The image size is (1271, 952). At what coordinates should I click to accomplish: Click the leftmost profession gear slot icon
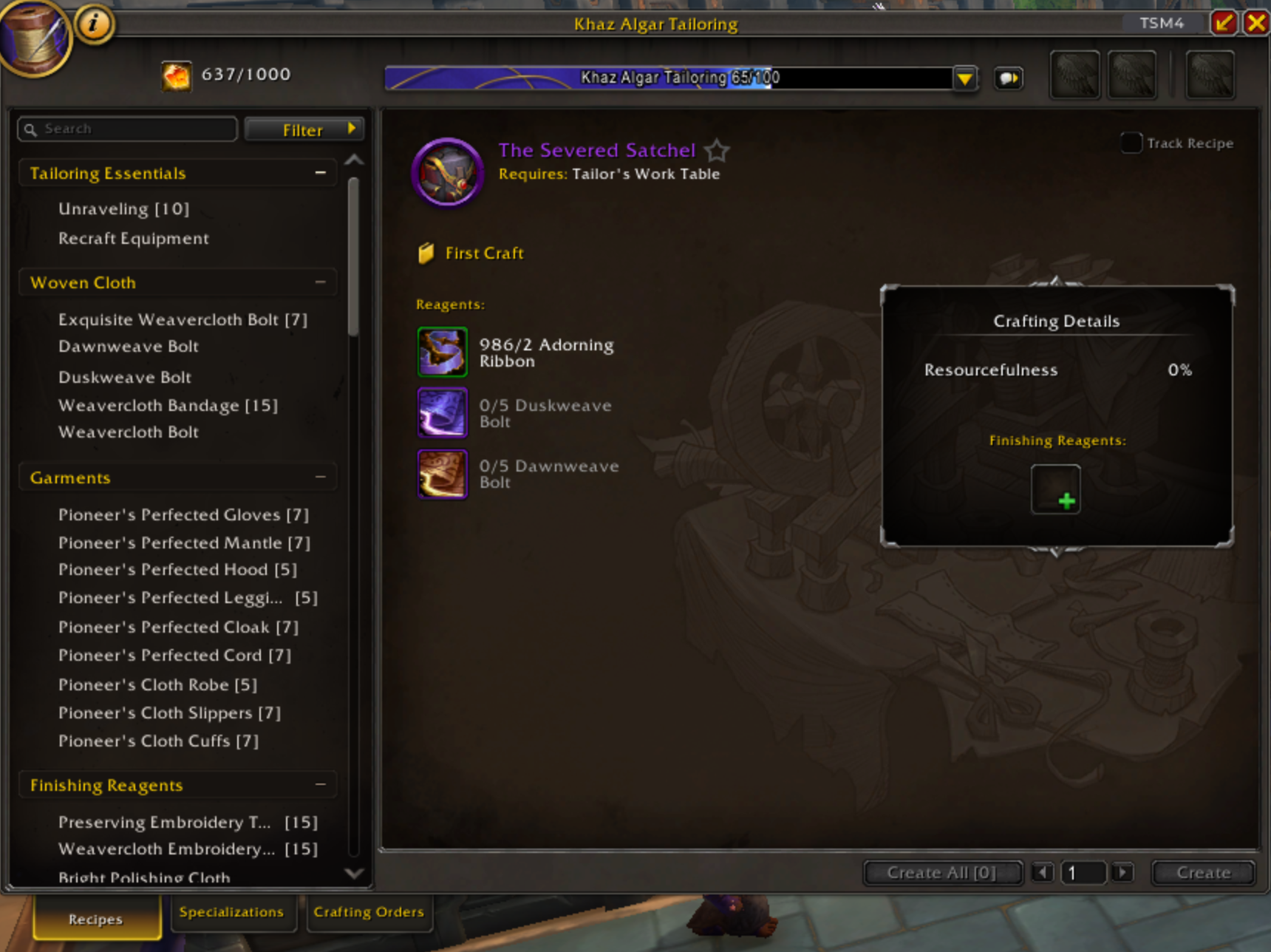pyautogui.click(x=1074, y=74)
